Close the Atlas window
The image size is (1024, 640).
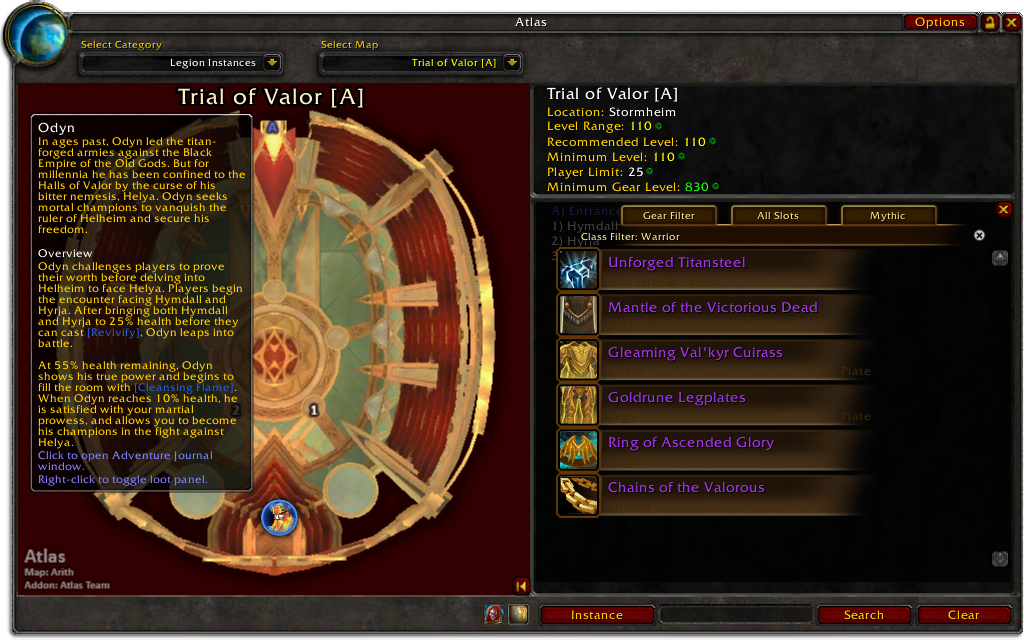pyautogui.click(x=1009, y=22)
